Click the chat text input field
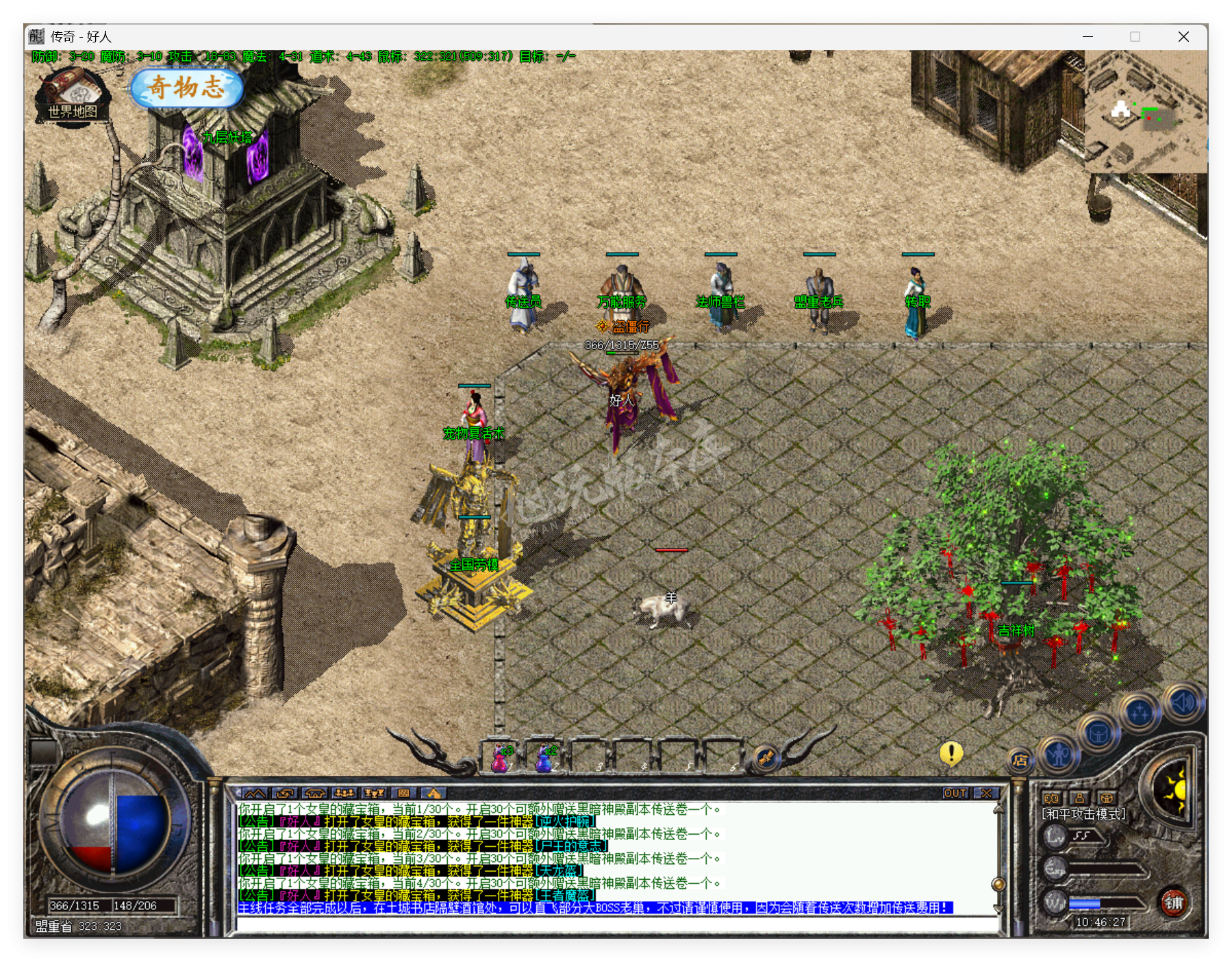The width and height of the screenshot is (1232, 962). (x=616, y=924)
